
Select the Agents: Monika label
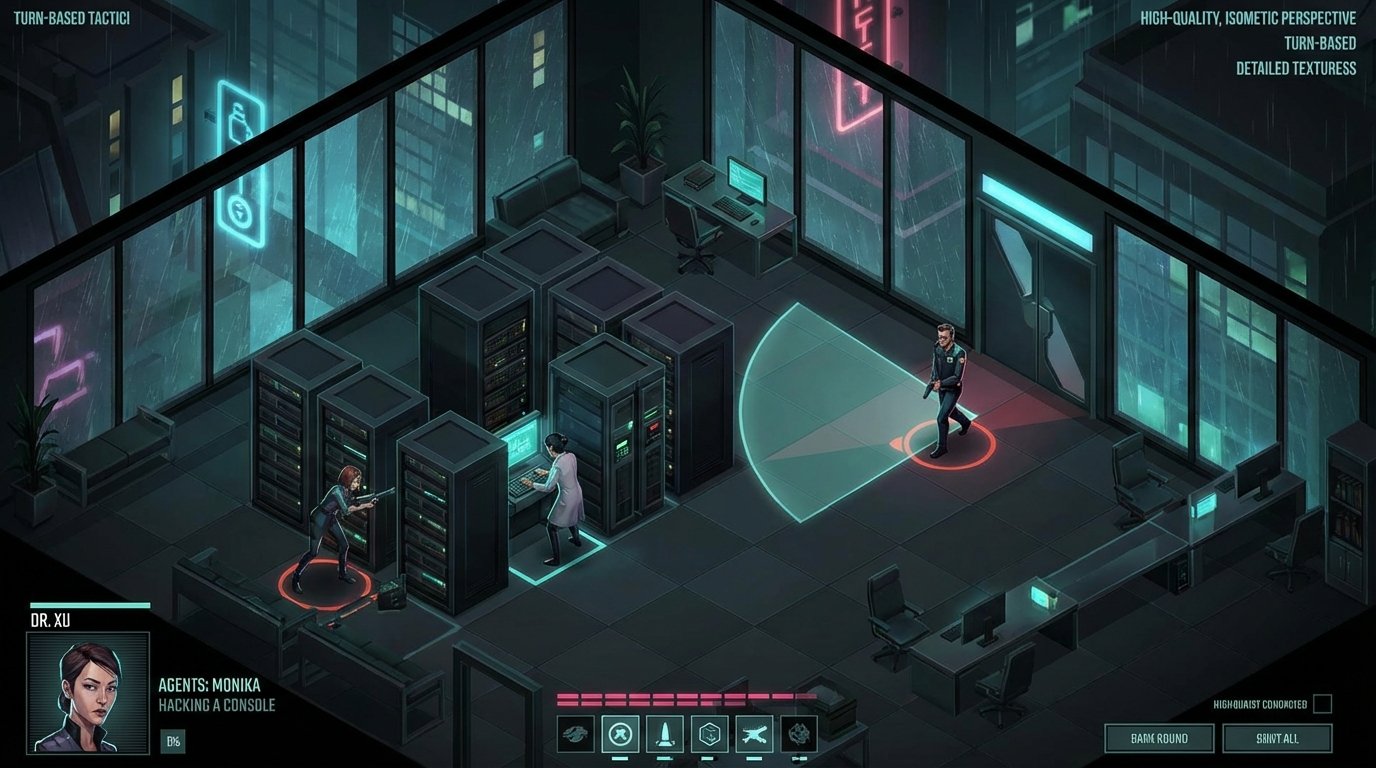point(208,685)
